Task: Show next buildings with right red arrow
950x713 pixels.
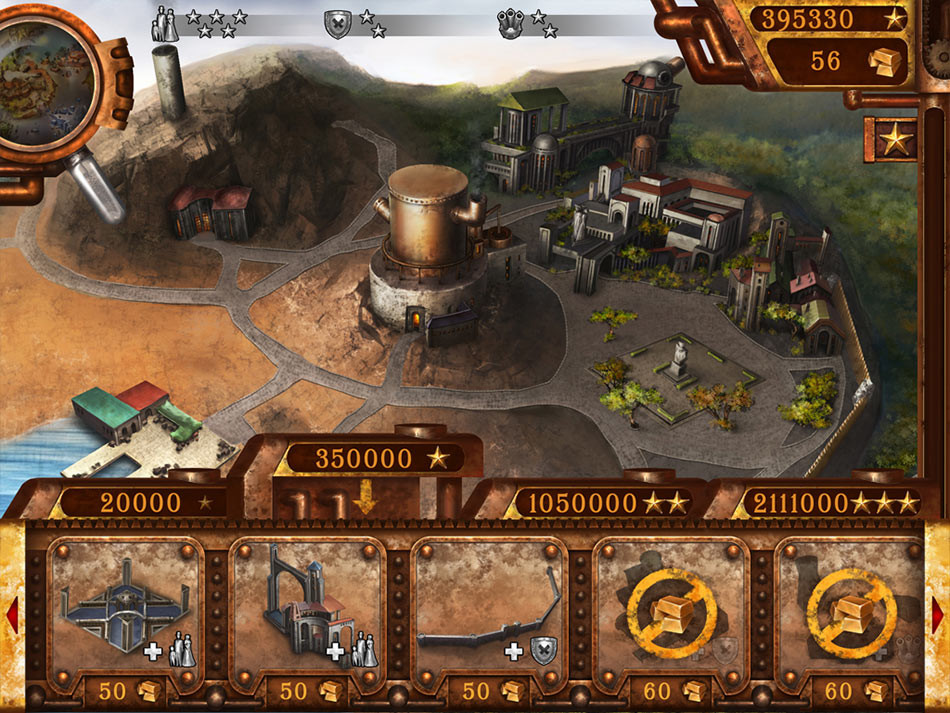Action: point(938,614)
